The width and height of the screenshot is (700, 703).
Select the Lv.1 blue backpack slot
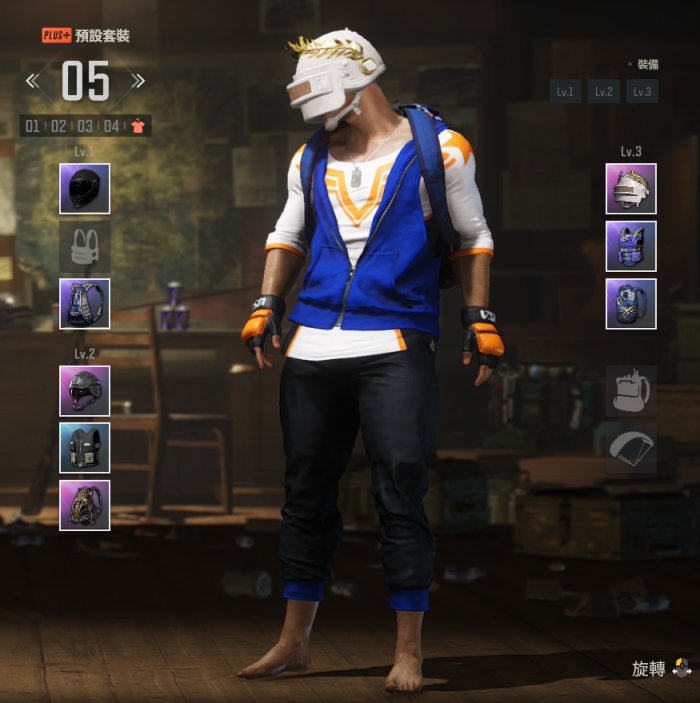[x=85, y=304]
